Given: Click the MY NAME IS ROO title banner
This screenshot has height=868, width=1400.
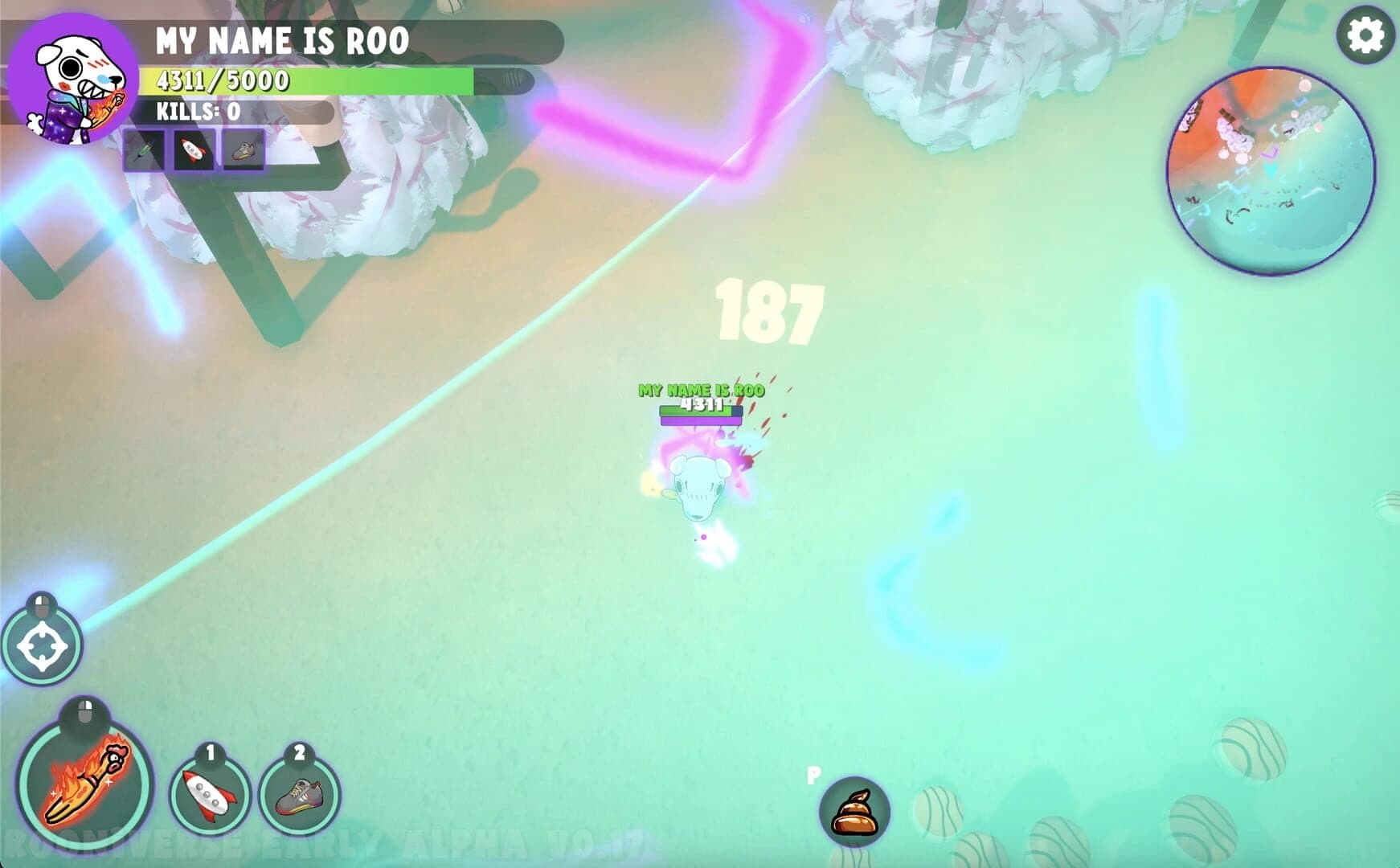Looking at the screenshot, I should tap(281, 39).
